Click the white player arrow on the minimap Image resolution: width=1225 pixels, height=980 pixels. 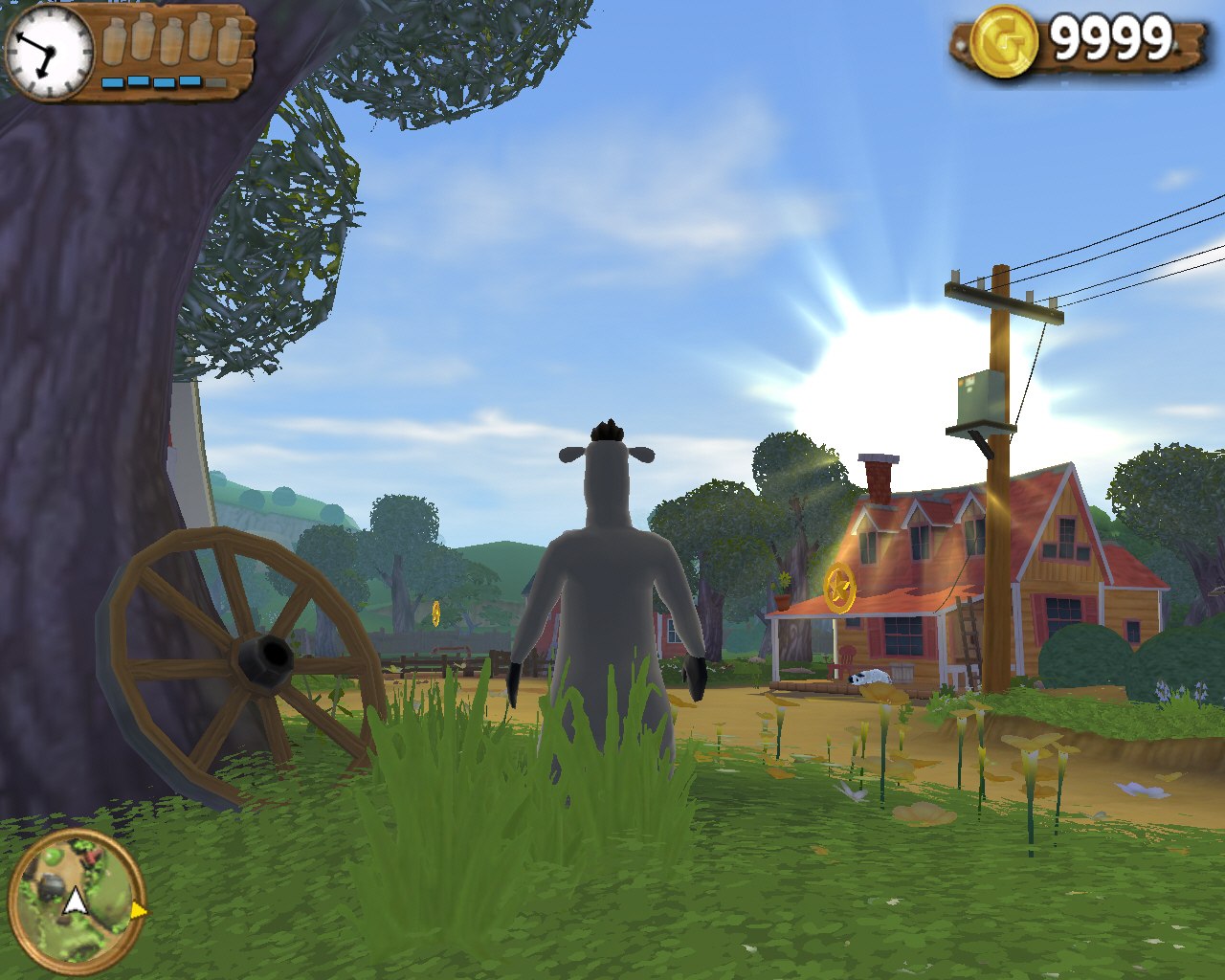pyautogui.click(x=75, y=901)
